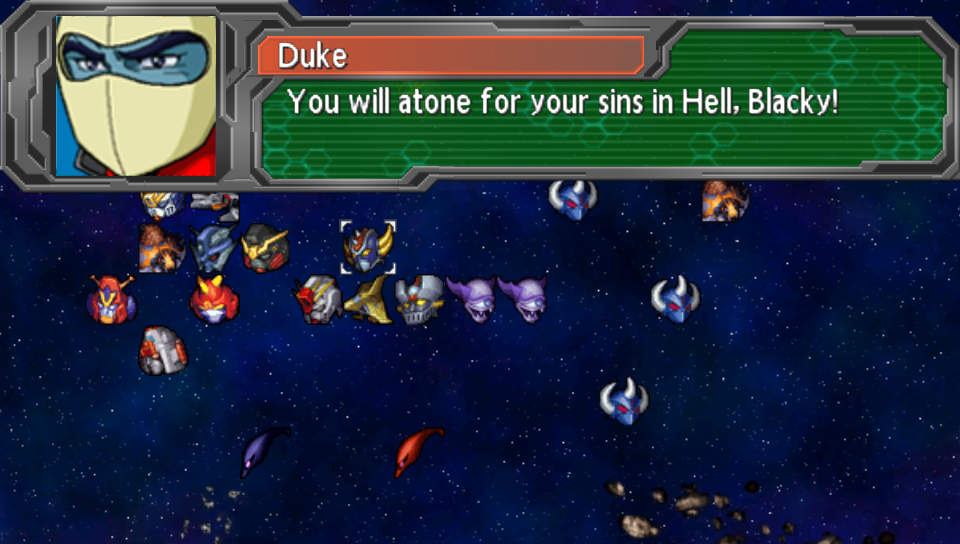Image resolution: width=960 pixels, height=544 pixels.
Task: Select the dark purple fish-shaped ship unit
Action: pos(262,450)
